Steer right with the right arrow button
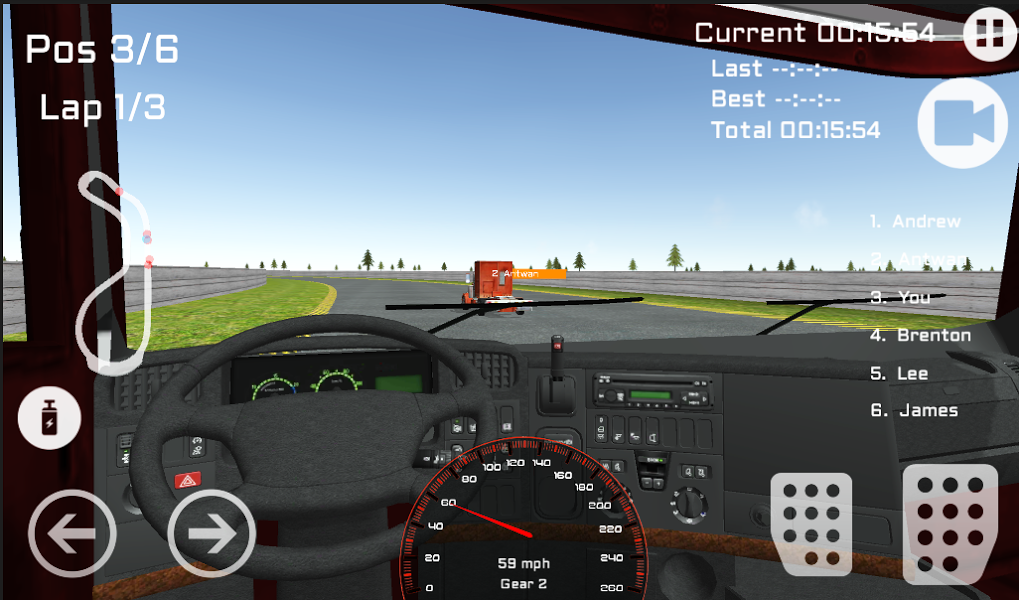 point(211,534)
